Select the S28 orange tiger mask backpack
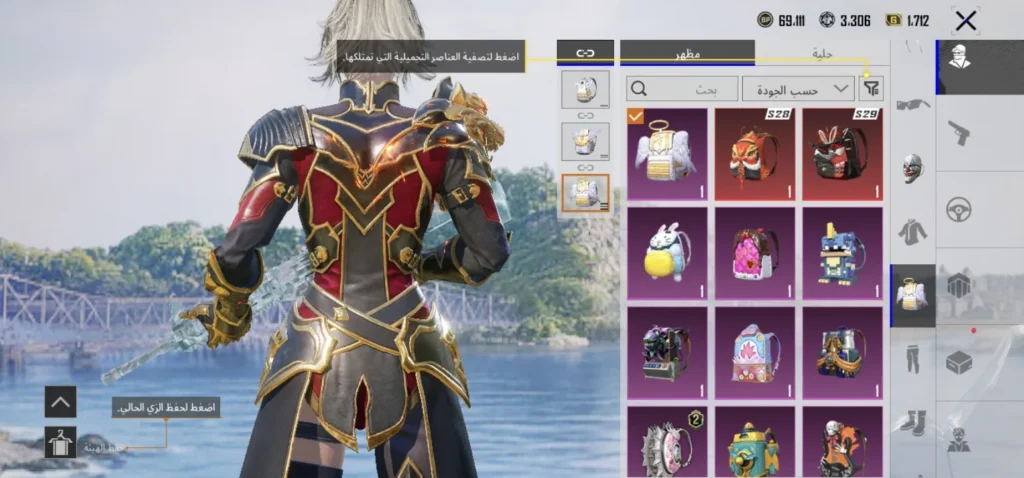The height and width of the screenshot is (478, 1024). (x=755, y=153)
